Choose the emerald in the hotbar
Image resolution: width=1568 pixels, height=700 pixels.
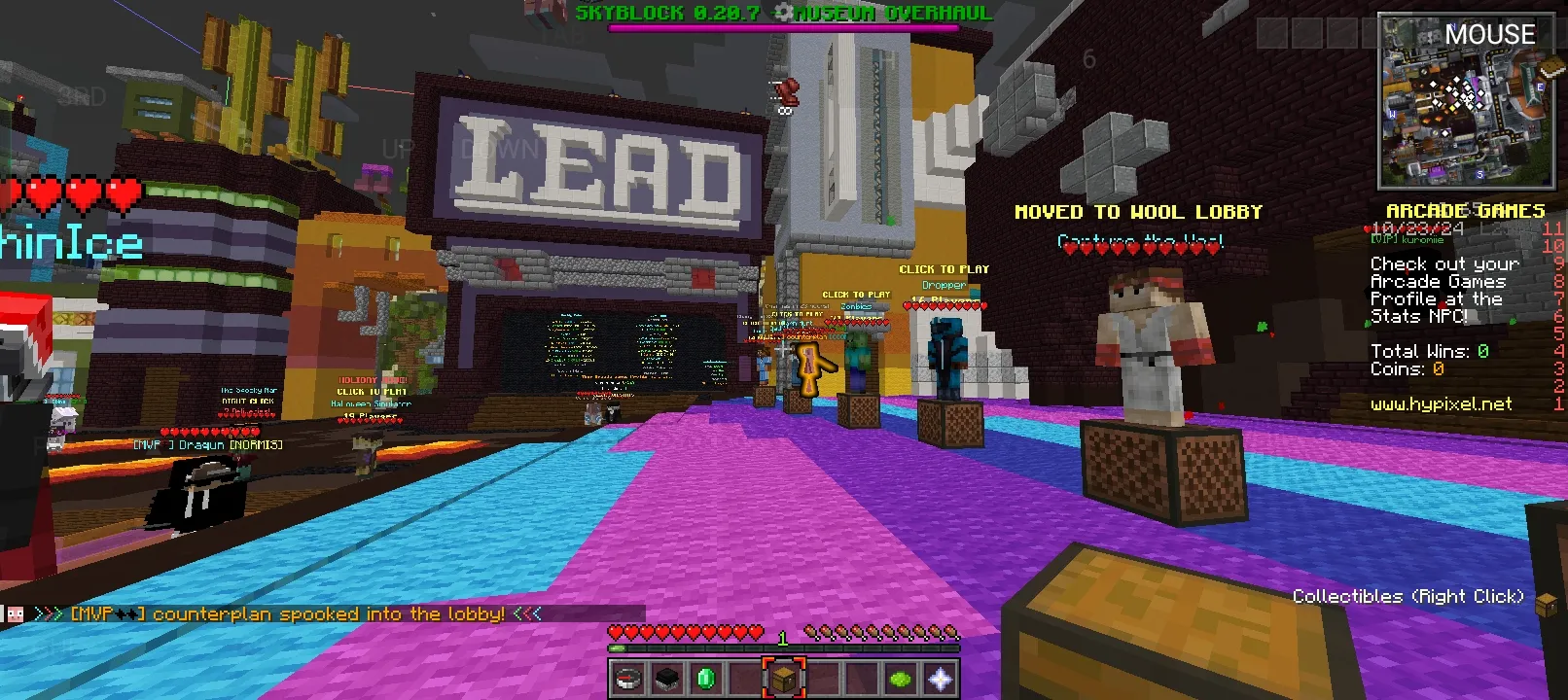click(x=706, y=679)
